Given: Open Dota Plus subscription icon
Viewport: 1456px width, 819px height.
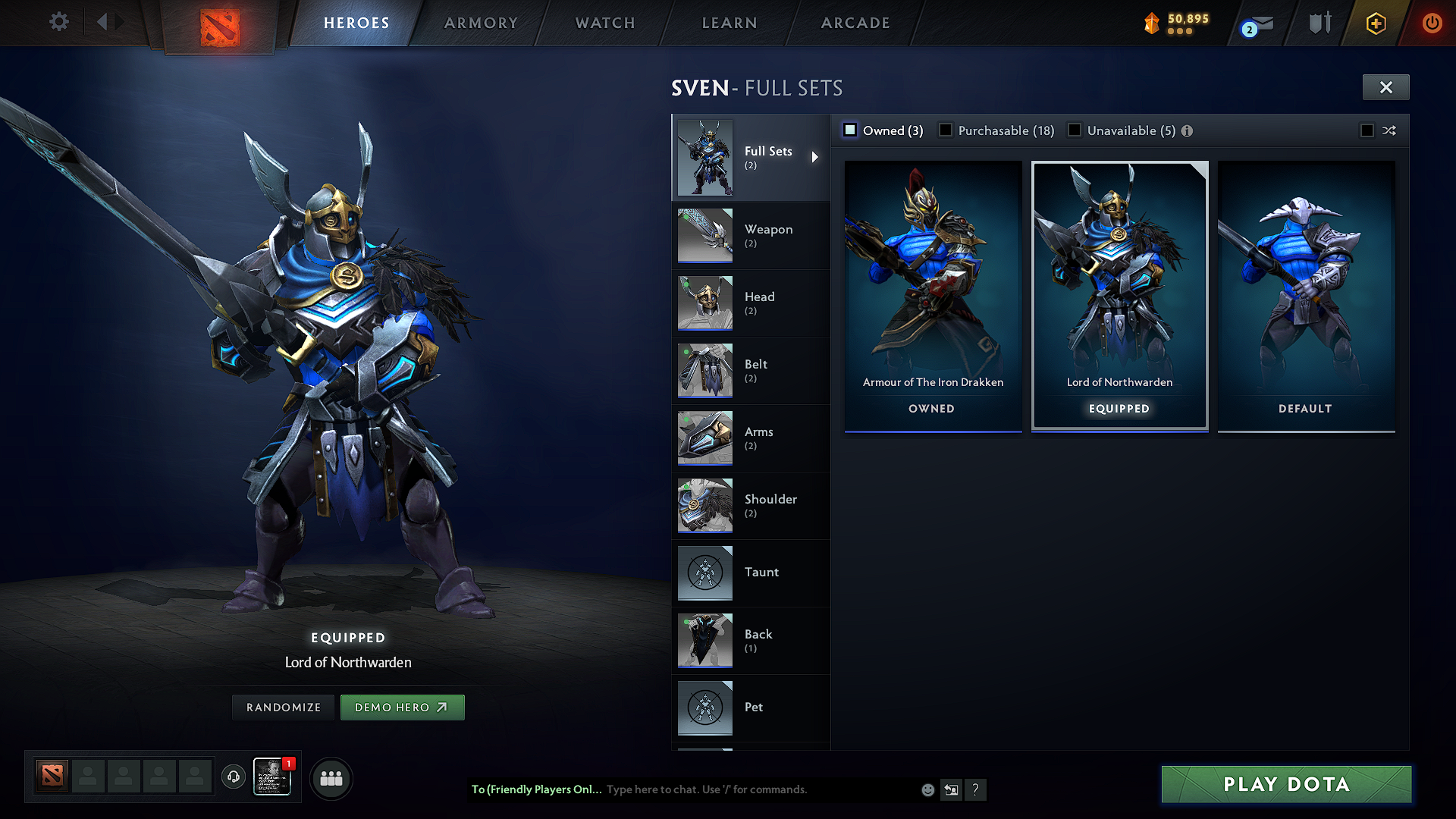Looking at the screenshot, I should coord(1375,23).
